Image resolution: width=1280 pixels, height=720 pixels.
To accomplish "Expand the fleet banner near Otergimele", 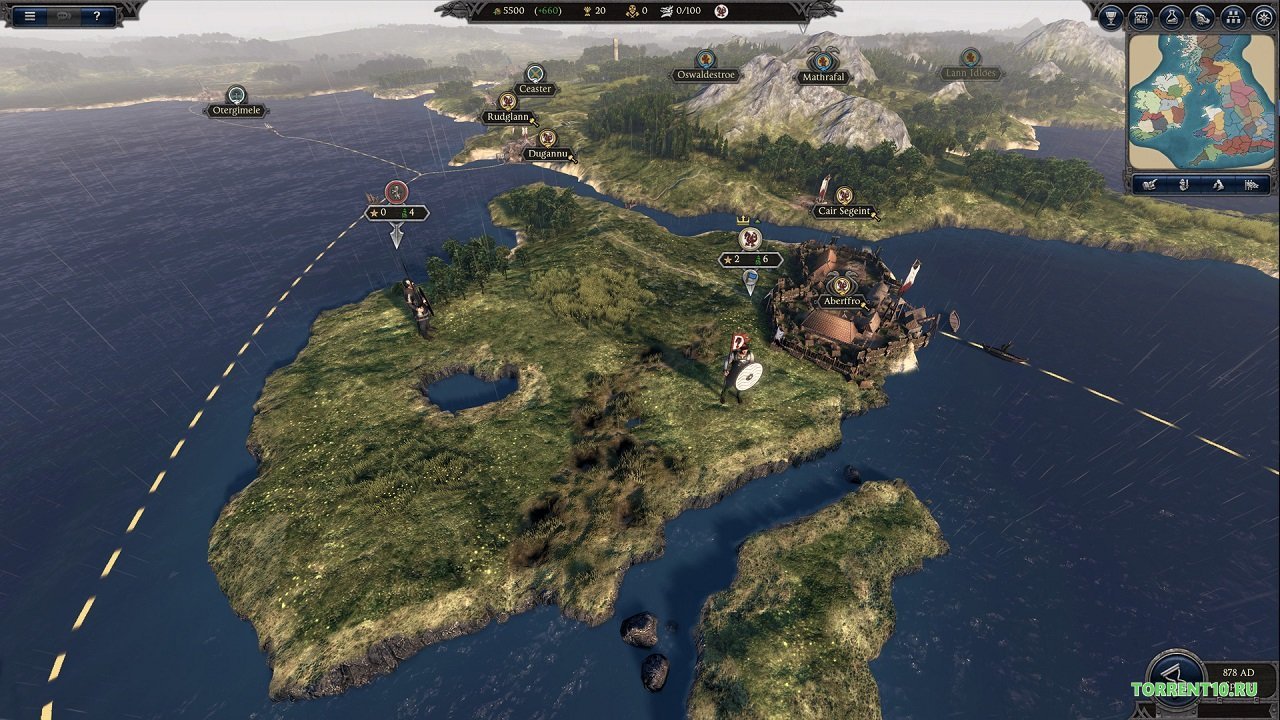I will point(394,195).
